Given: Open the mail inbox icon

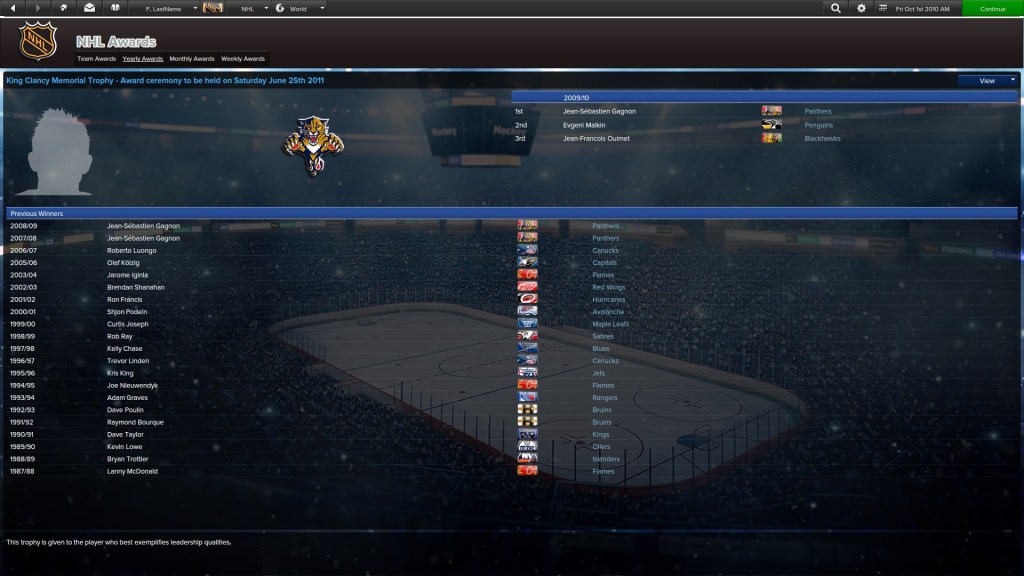Looking at the screenshot, I should [x=89, y=8].
